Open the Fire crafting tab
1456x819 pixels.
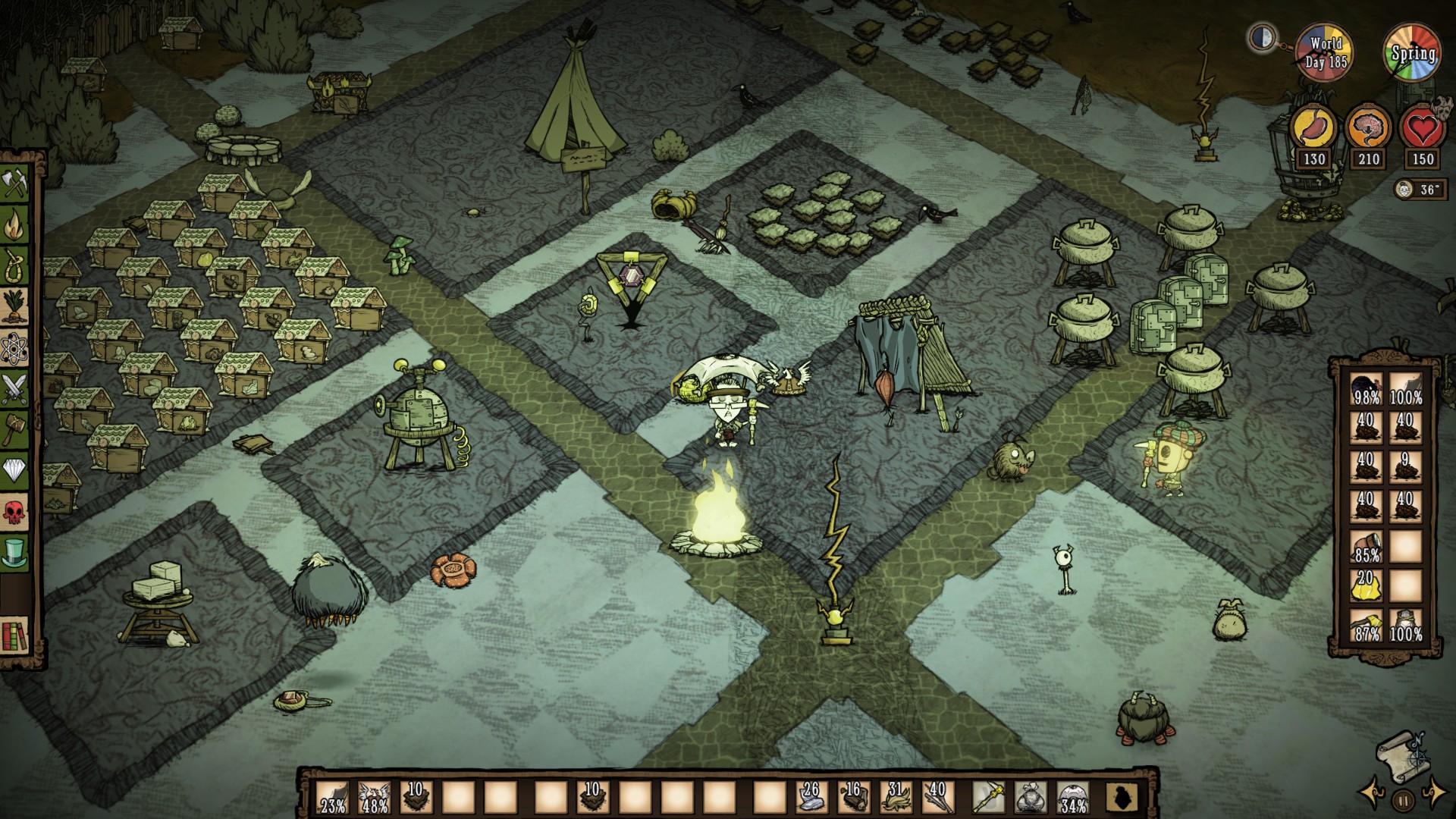pyautogui.click(x=15, y=224)
